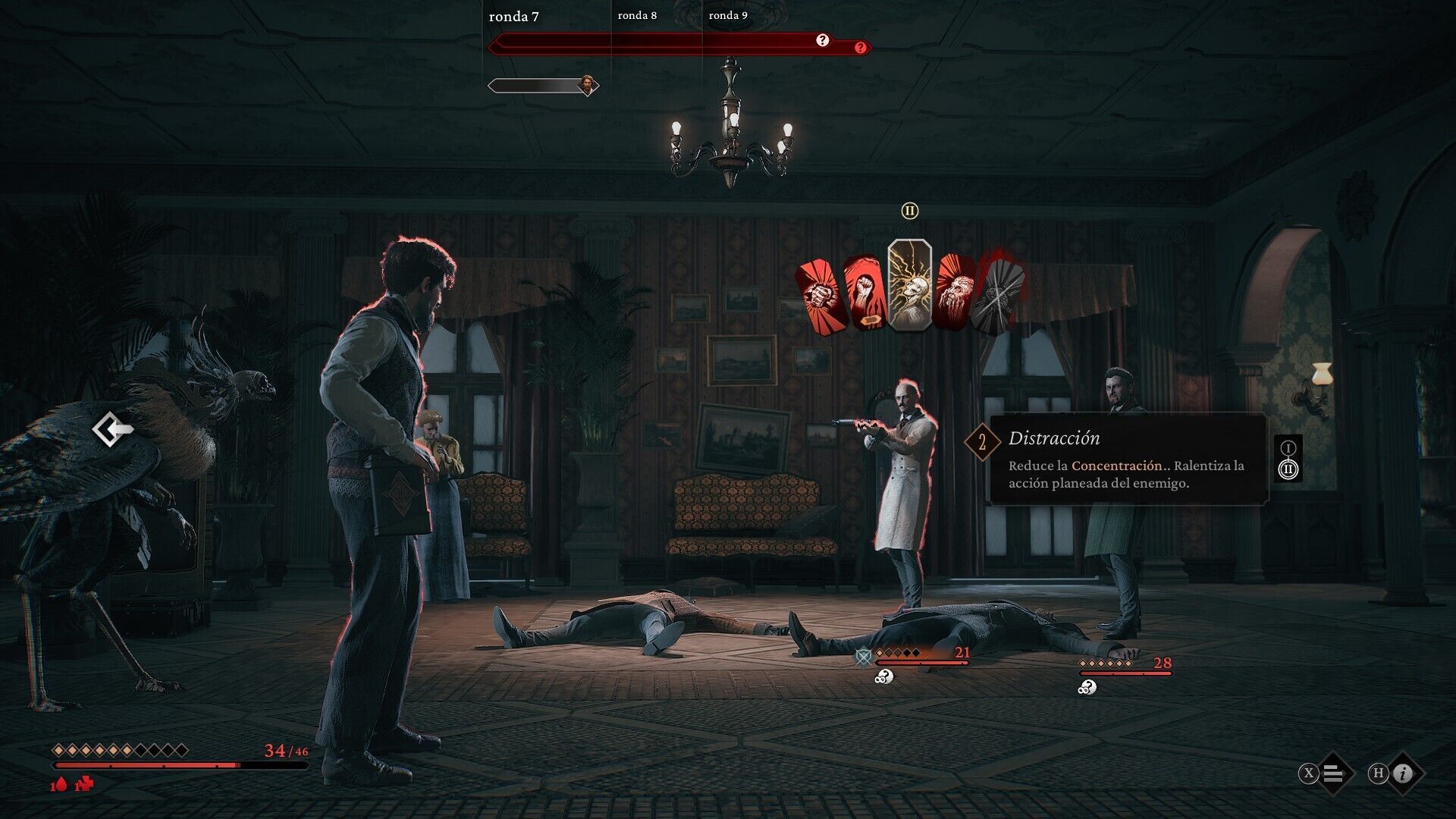Image resolution: width=1456 pixels, height=819 pixels.
Task: Select the highlighted Distracción skull card
Action: (x=909, y=285)
